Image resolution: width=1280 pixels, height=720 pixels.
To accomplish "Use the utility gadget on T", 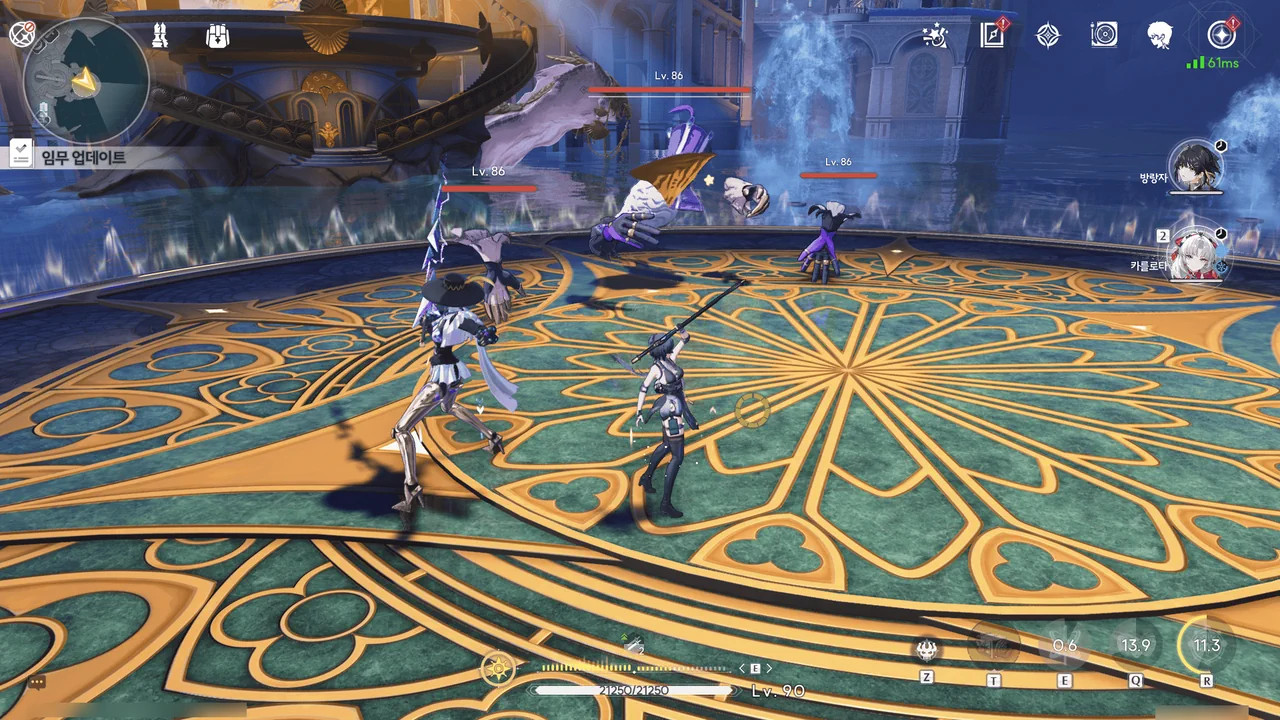I will point(993,646).
